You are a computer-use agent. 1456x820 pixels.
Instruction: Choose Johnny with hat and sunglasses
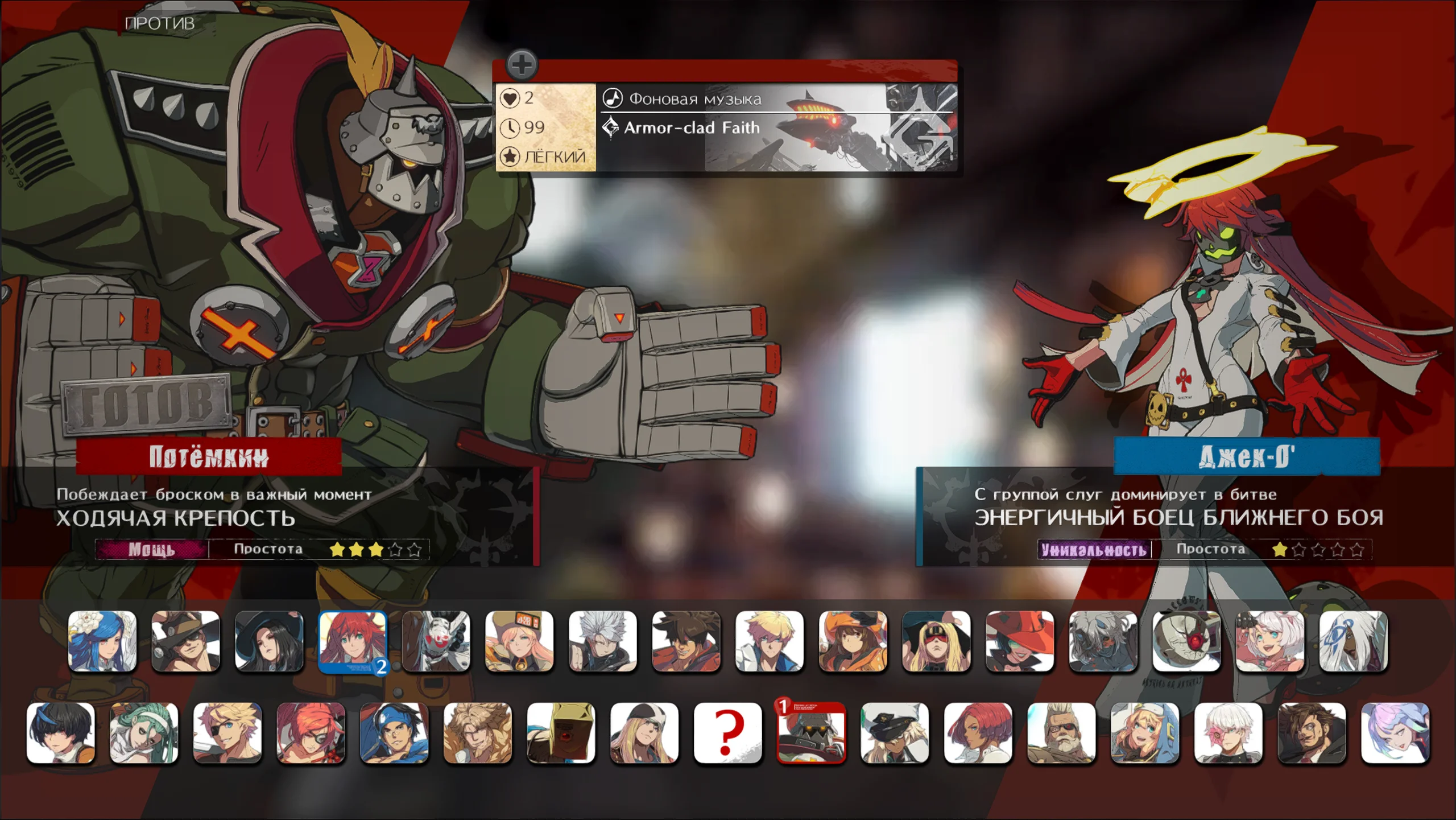(x=185, y=641)
